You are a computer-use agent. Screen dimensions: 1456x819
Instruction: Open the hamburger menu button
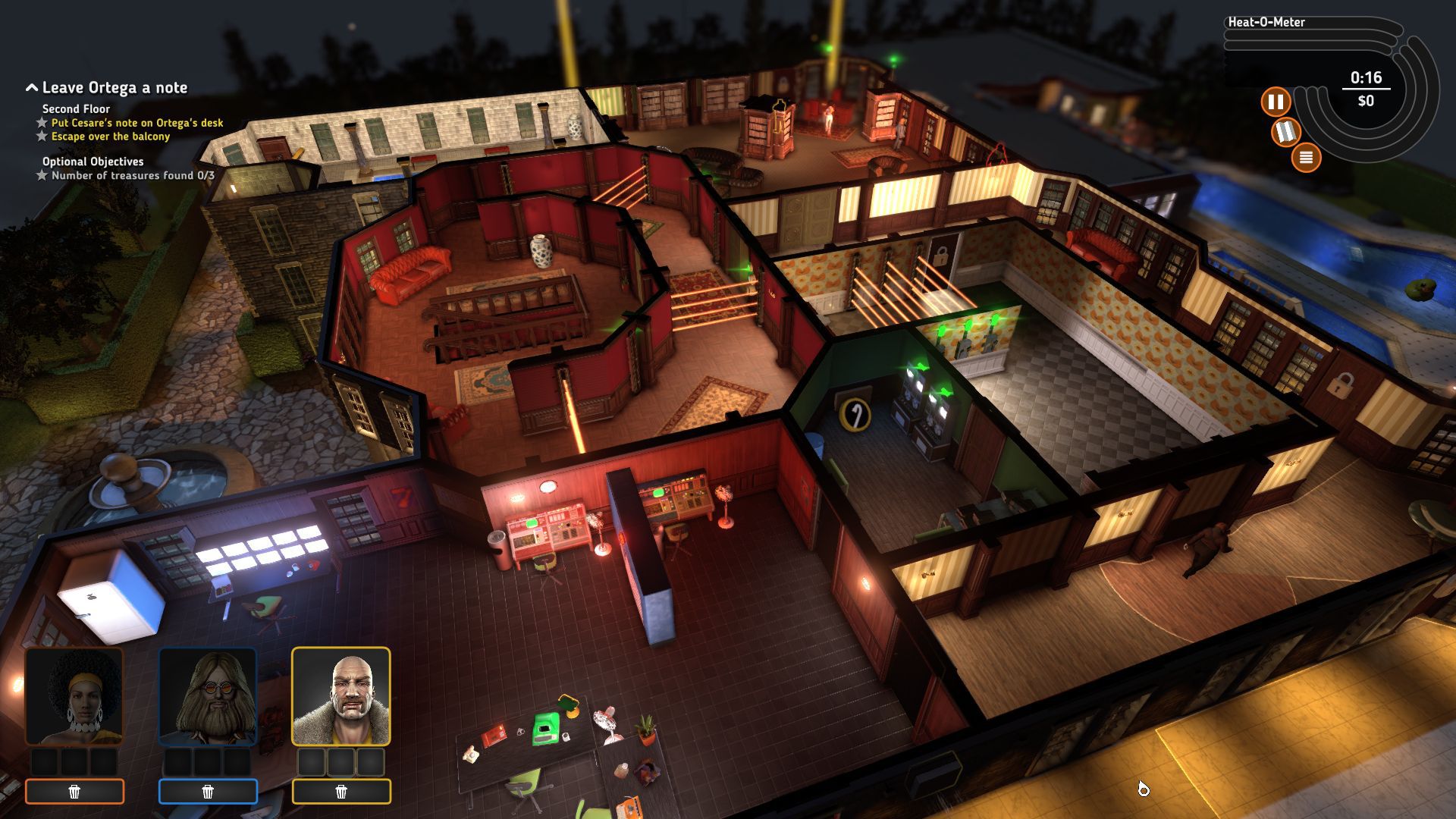point(1306,158)
